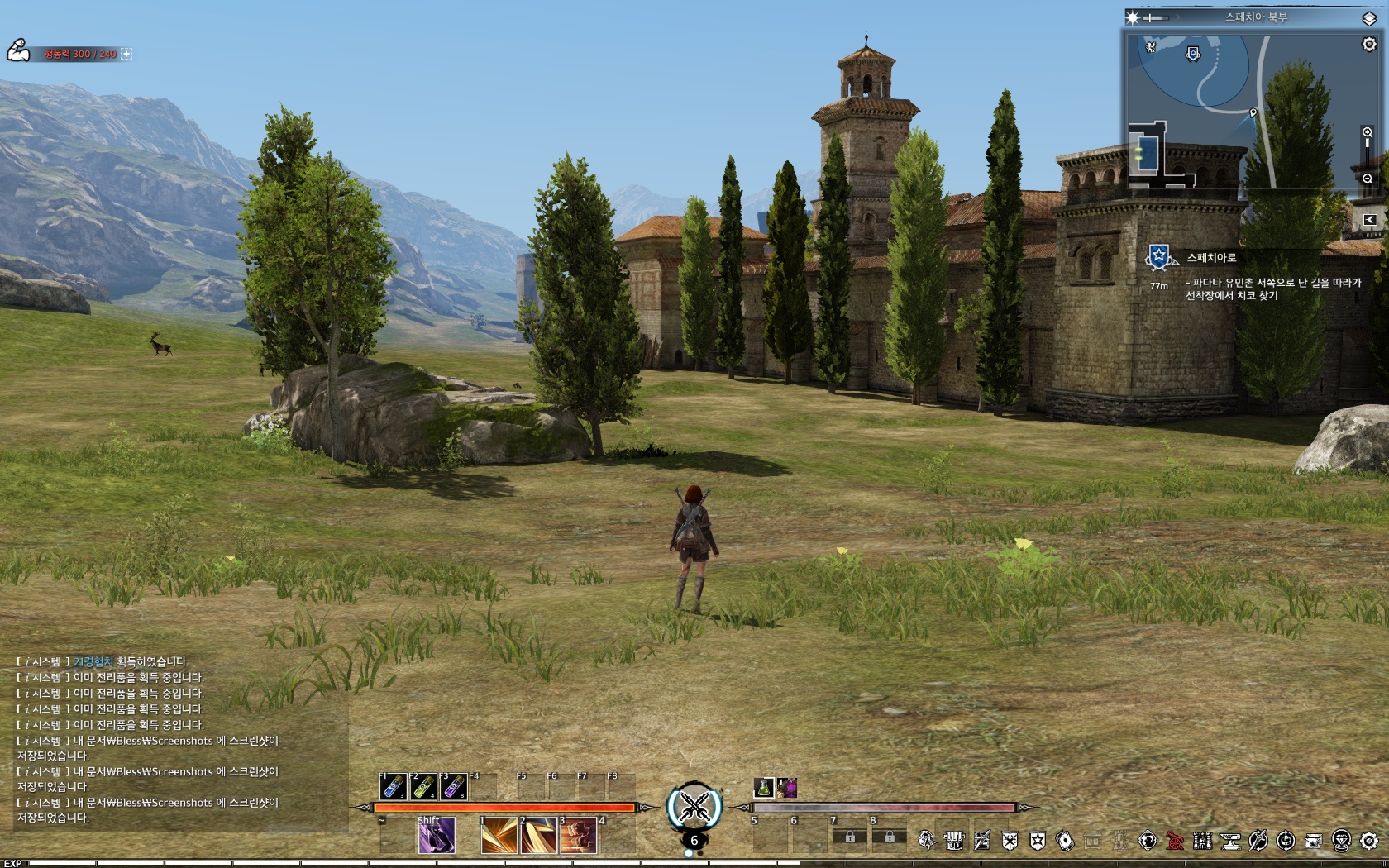
Task: Open the system settings gear in the menu bar
Action: [1369, 842]
